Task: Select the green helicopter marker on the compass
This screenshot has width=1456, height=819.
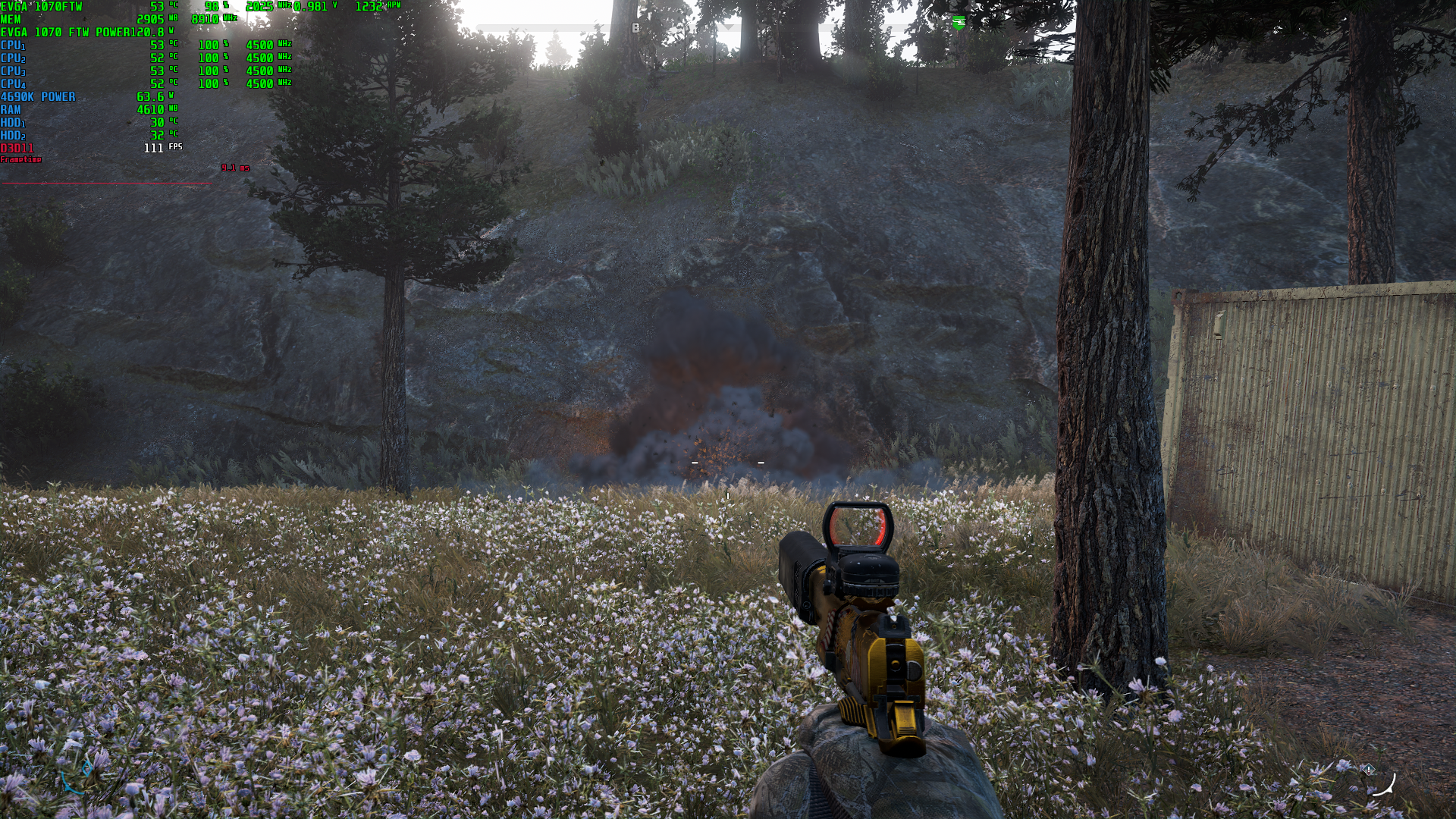Action: click(x=959, y=23)
